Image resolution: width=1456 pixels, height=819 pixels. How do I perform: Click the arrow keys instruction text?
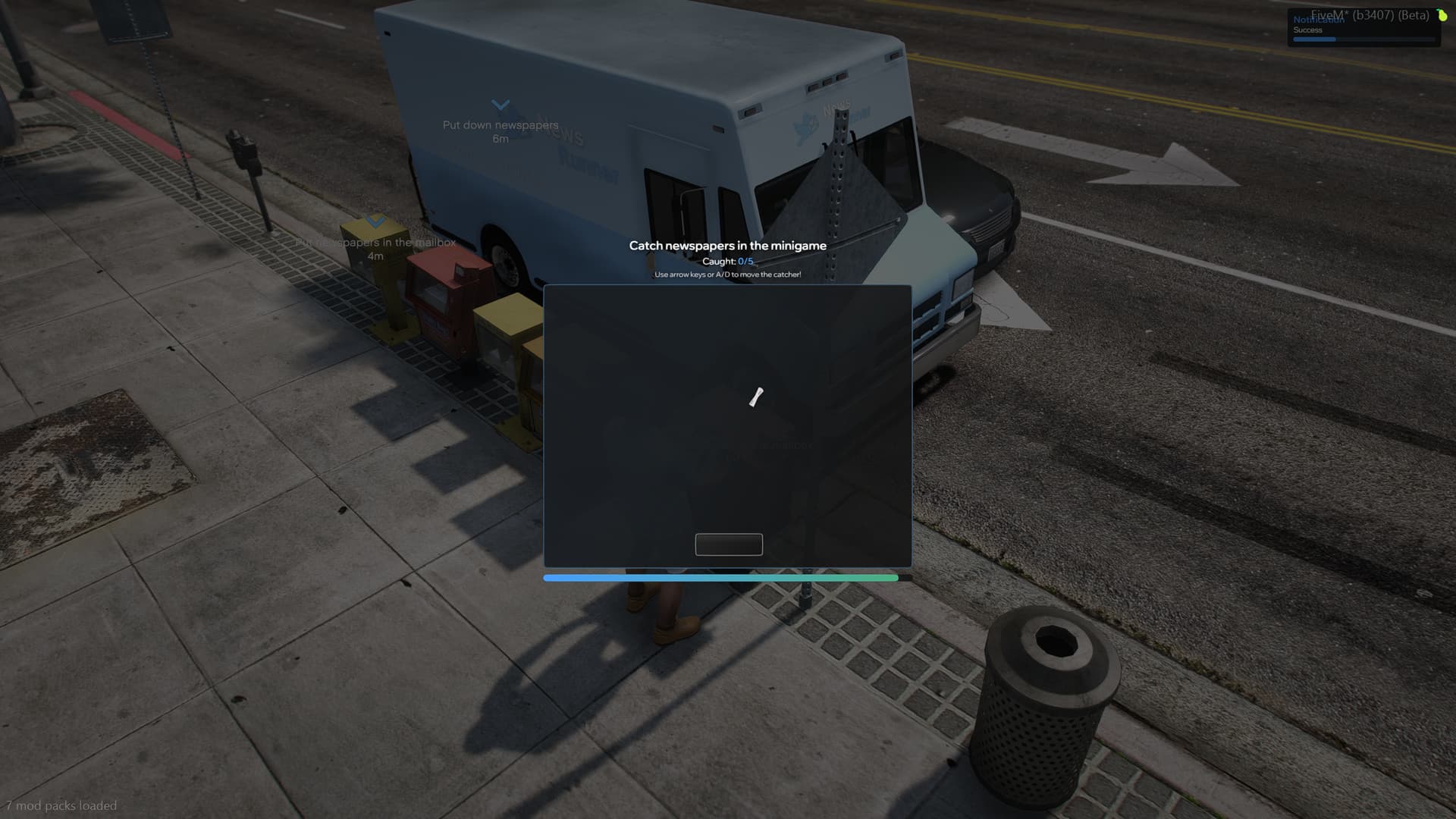click(x=727, y=275)
